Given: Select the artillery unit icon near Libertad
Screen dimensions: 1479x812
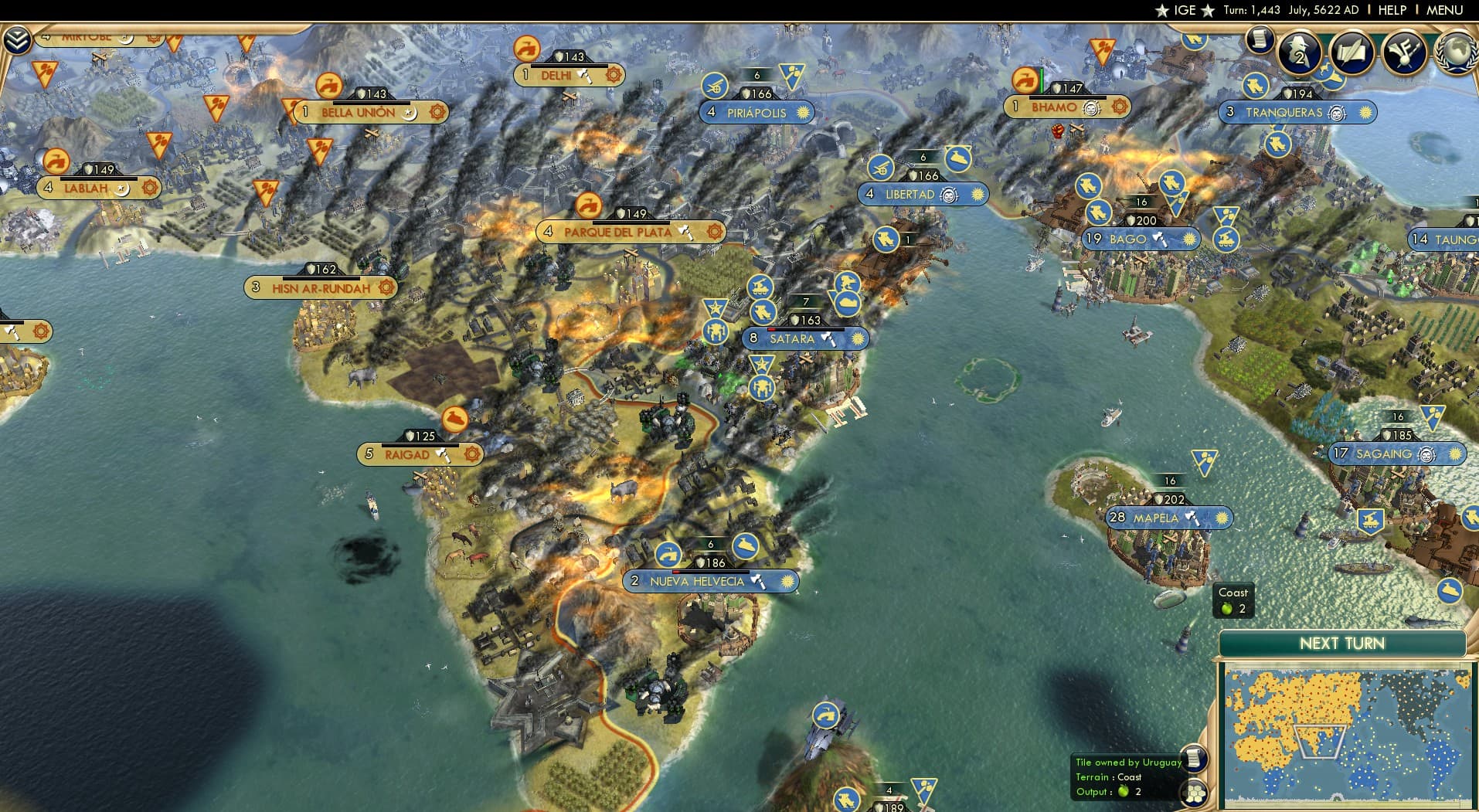Looking at the screenshot, I should 882,168.
